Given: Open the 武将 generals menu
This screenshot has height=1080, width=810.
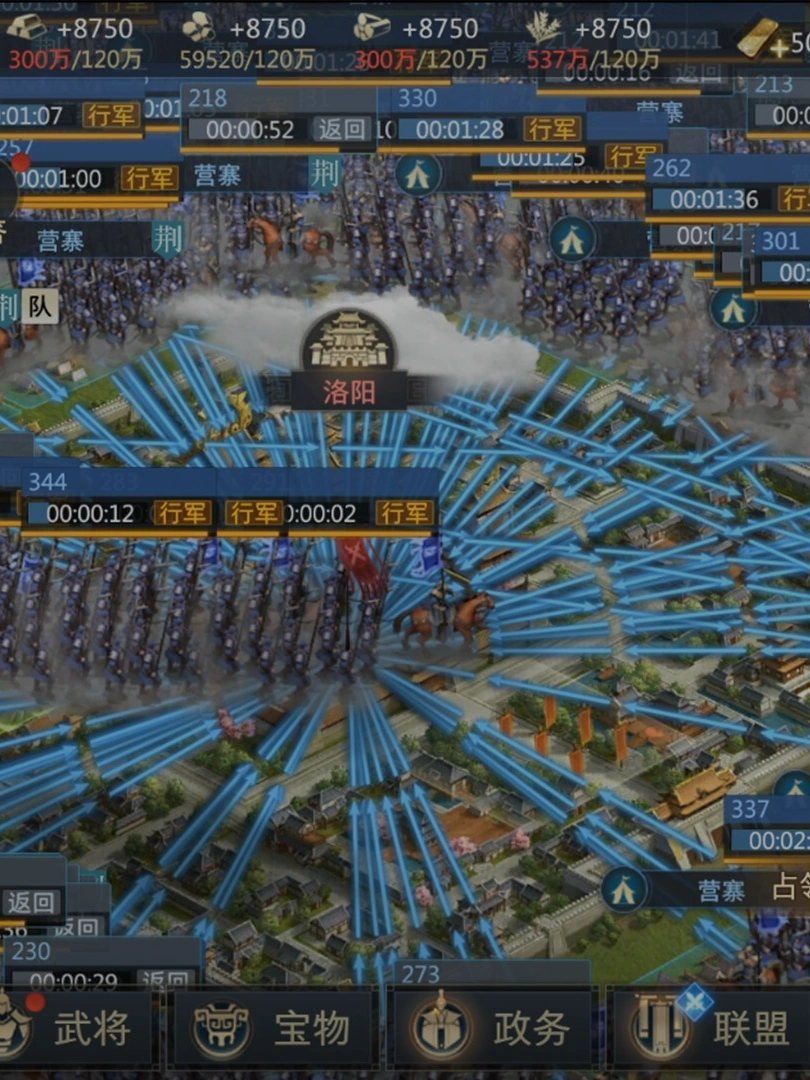Looking at the screenshot, I should pos(75,1027).
